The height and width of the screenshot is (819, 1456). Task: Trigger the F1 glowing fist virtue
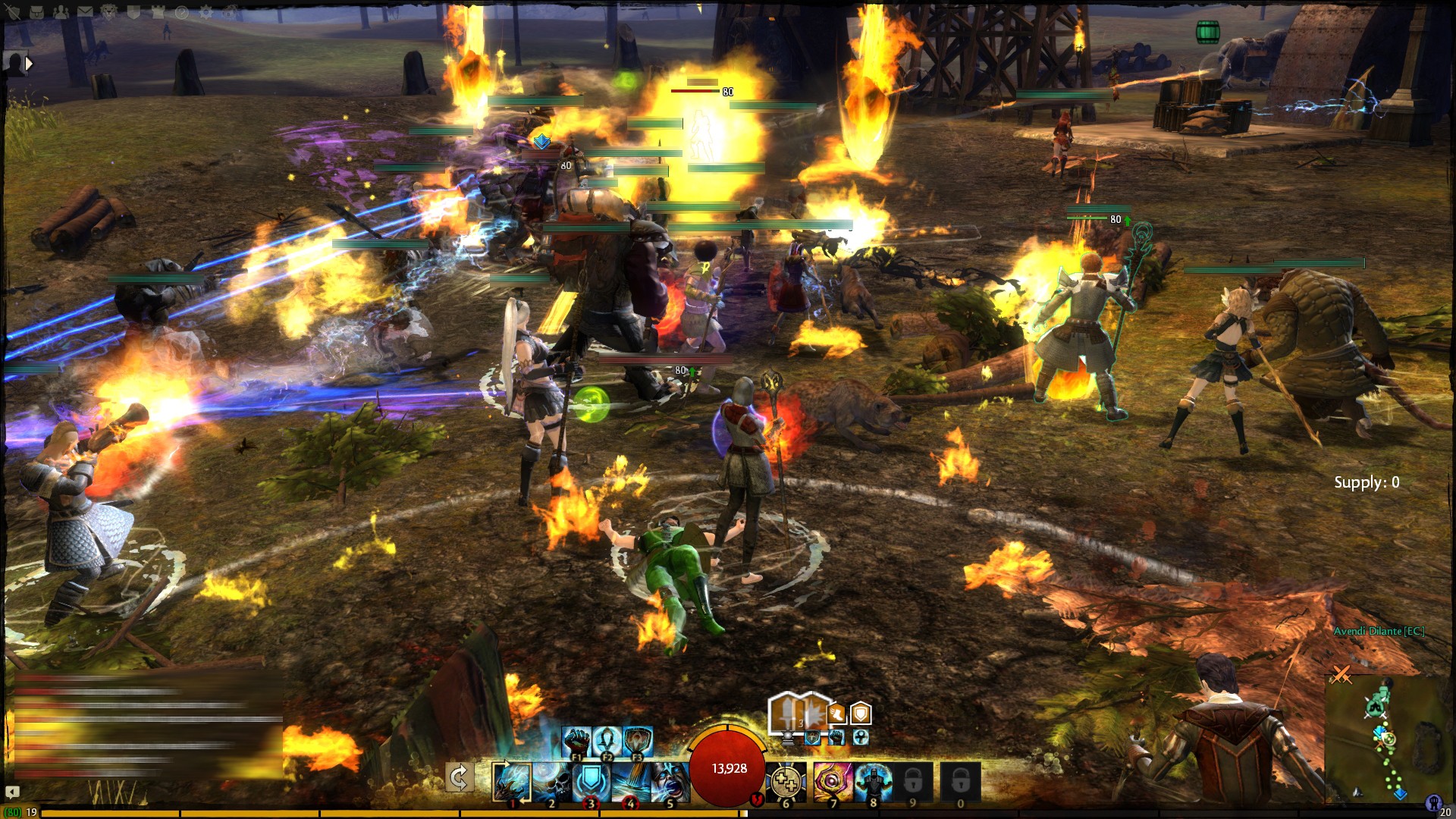point(576,741)
